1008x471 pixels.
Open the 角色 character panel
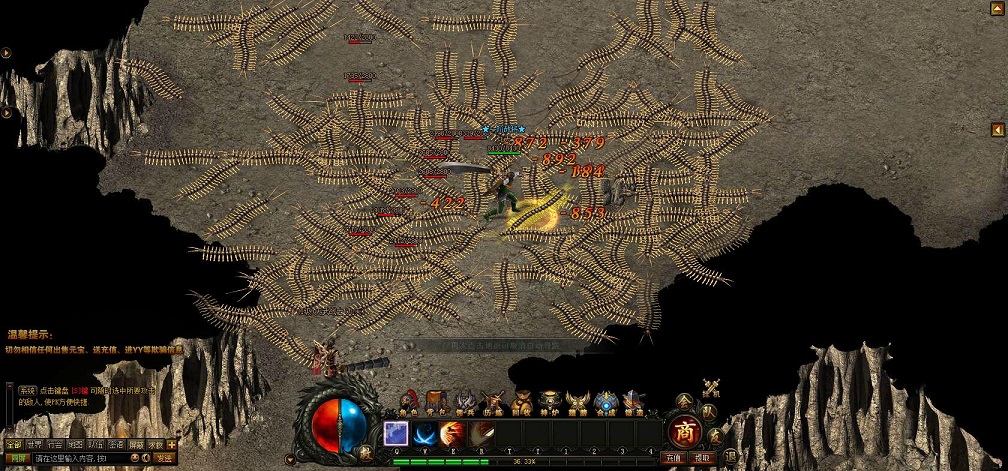tap(409, 401)
